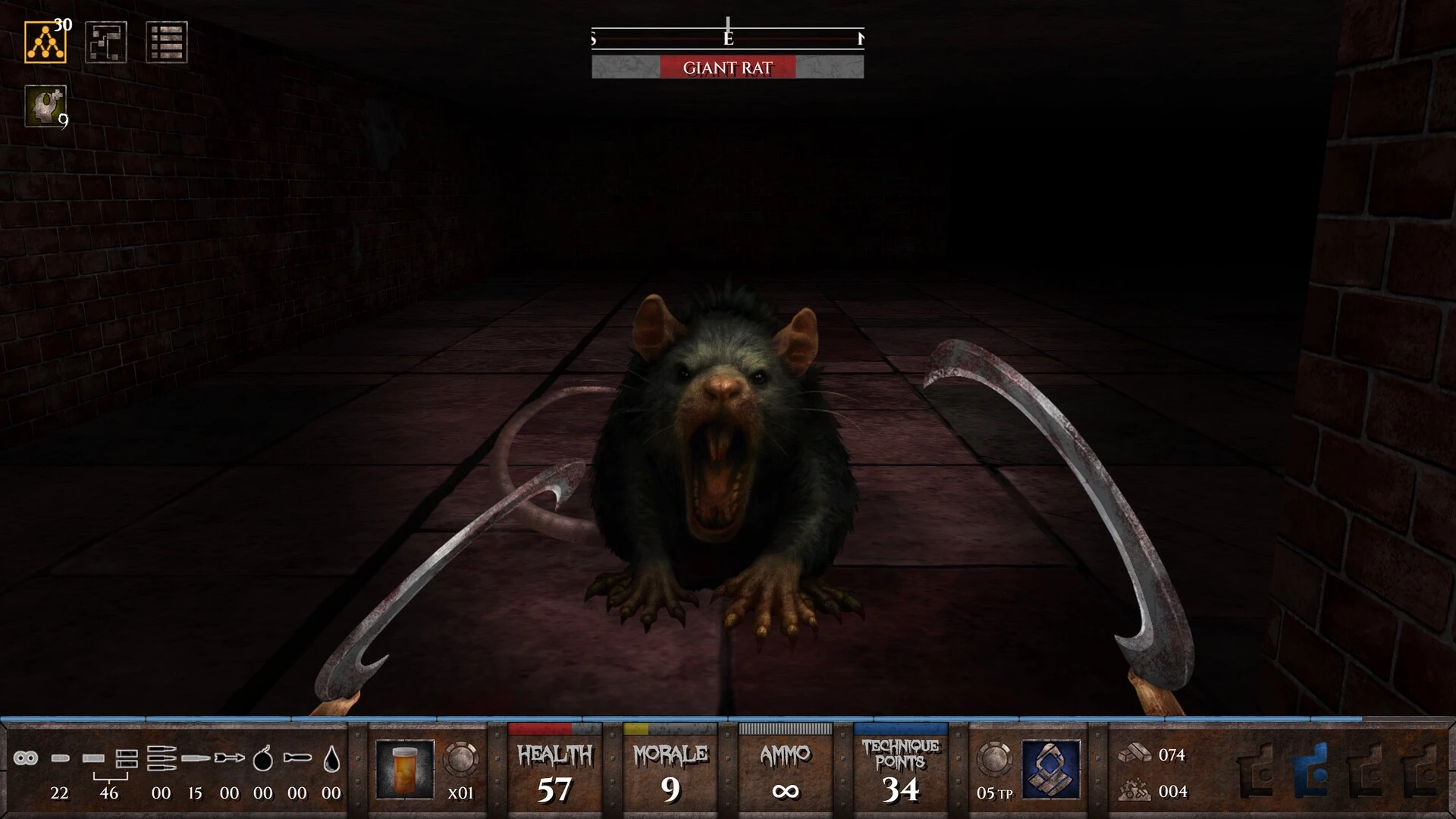
Task: Select the arrow bolt ammo type
Action: click(229, 758)
